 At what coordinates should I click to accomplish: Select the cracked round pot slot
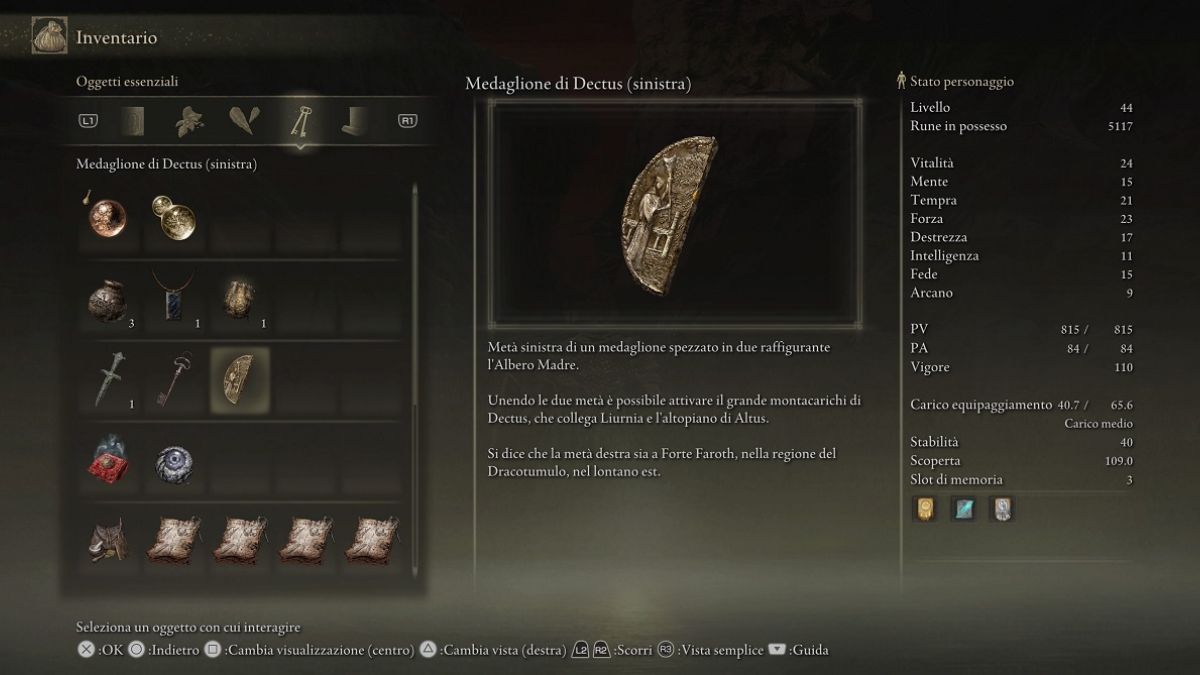107,300
